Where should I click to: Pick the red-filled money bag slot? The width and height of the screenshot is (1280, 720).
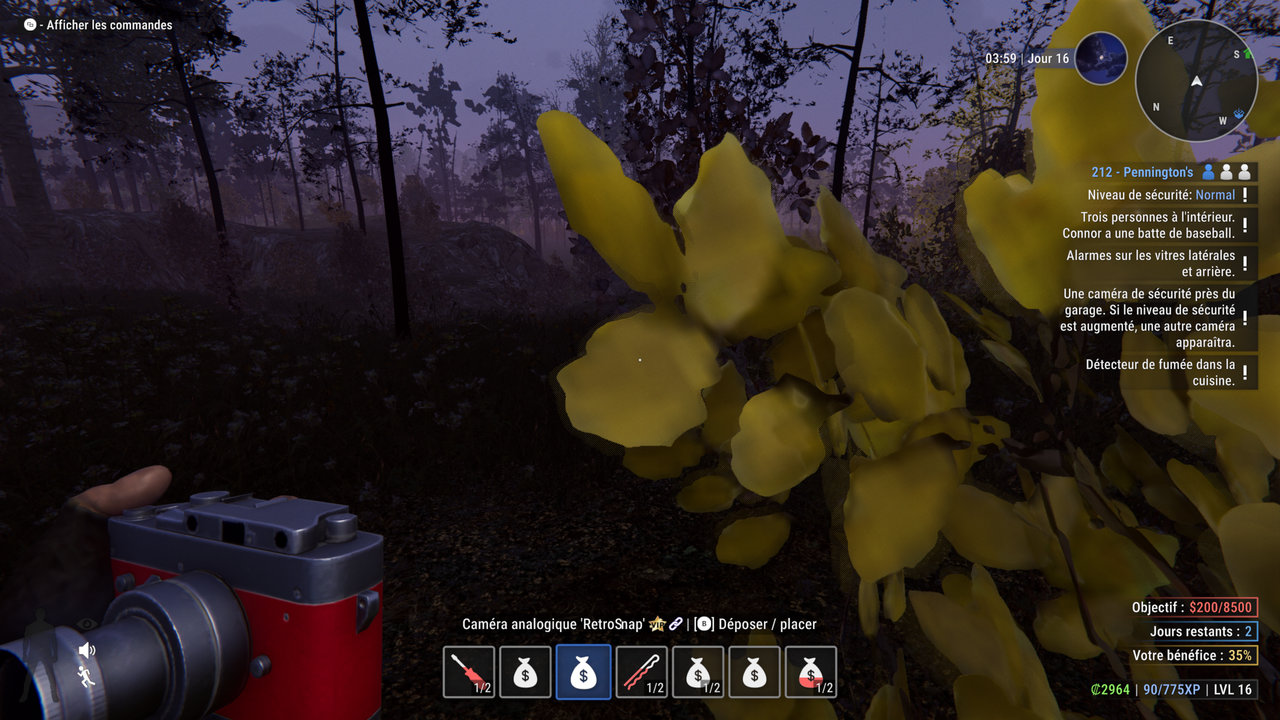(x=811, y=672)
